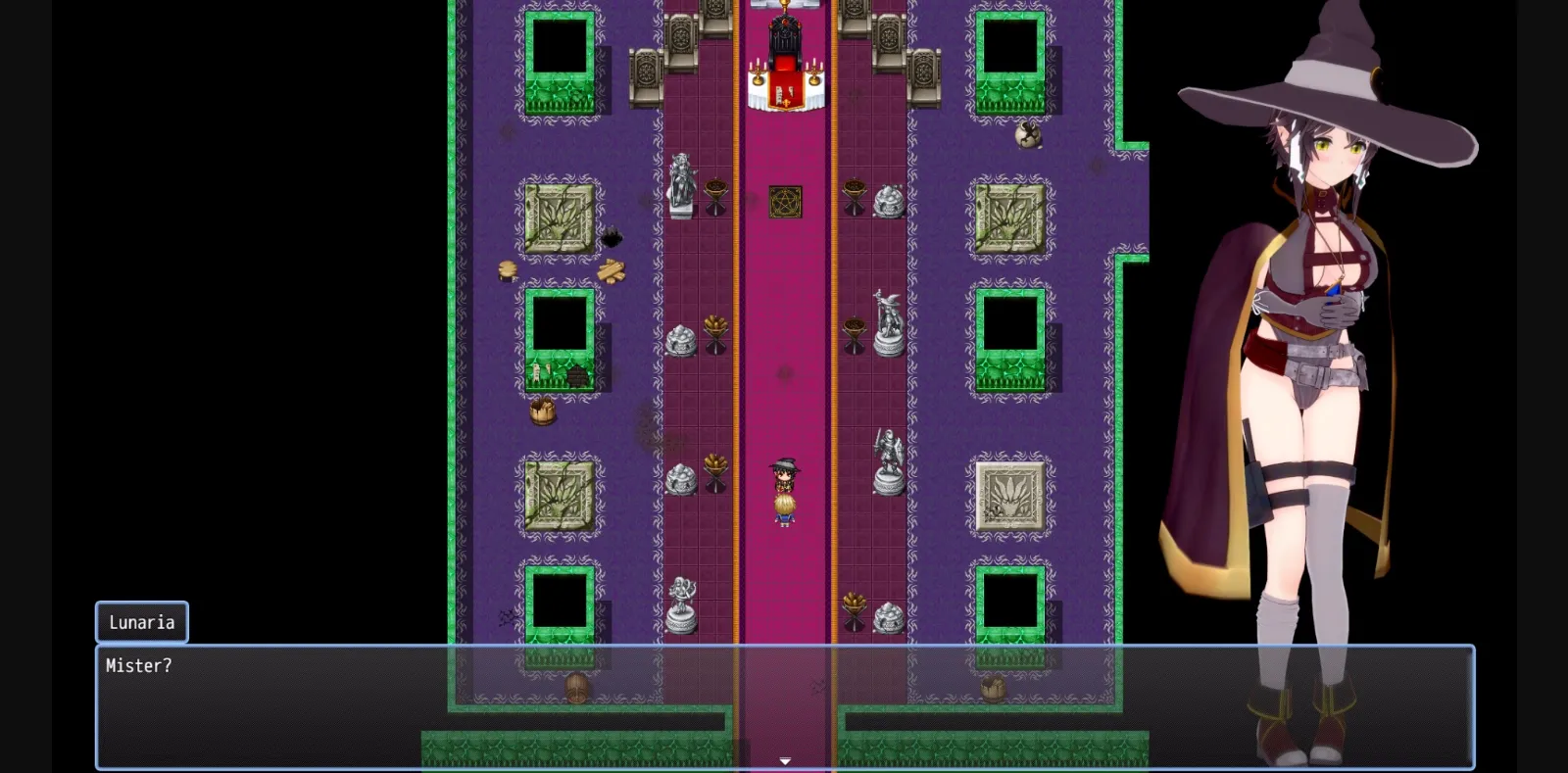
Task: Click the wizard statue holding a staff
Action: coord(889,323)
